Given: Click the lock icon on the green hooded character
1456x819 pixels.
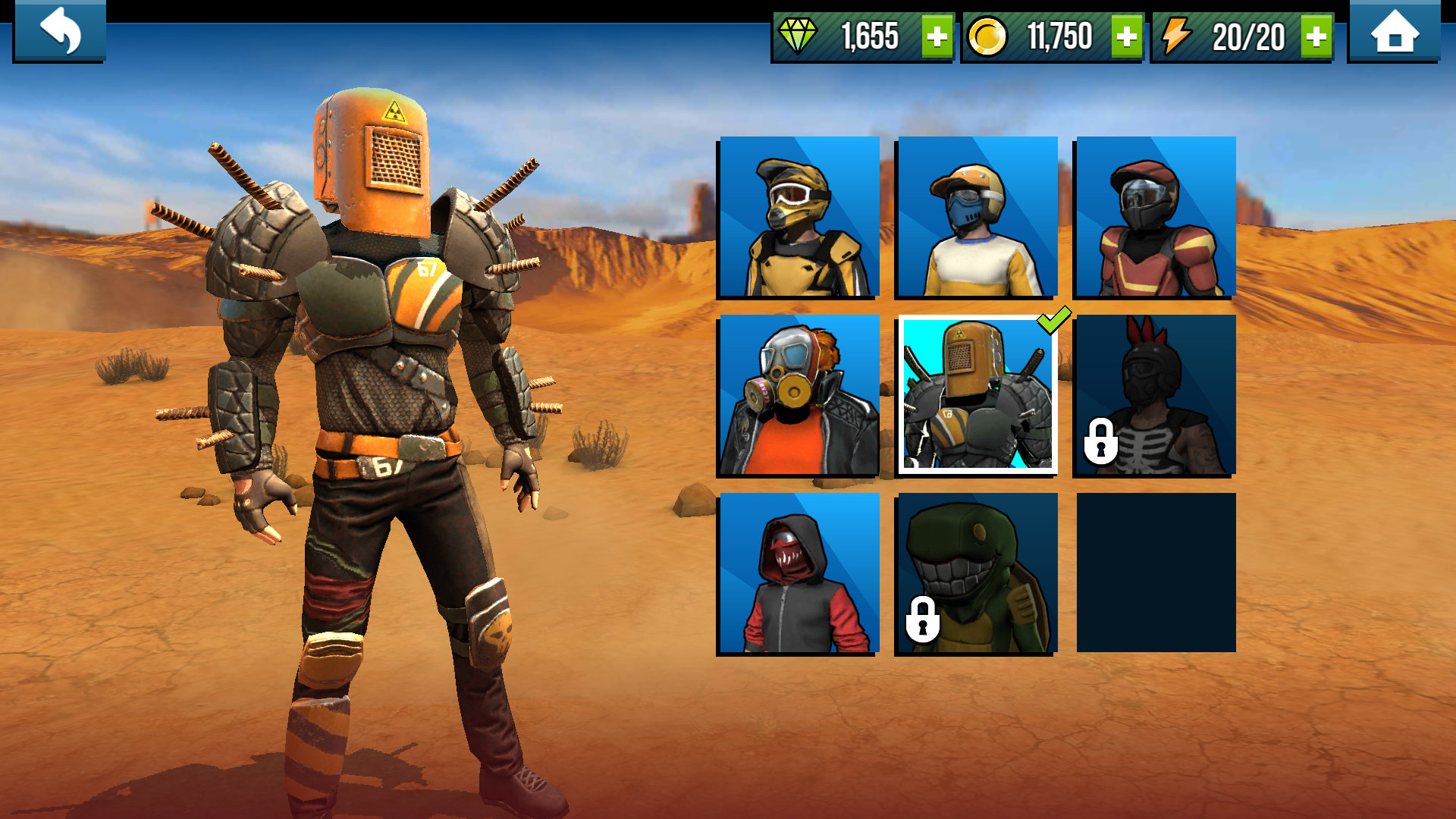Looking at the screenshot, I should (924, 620).
